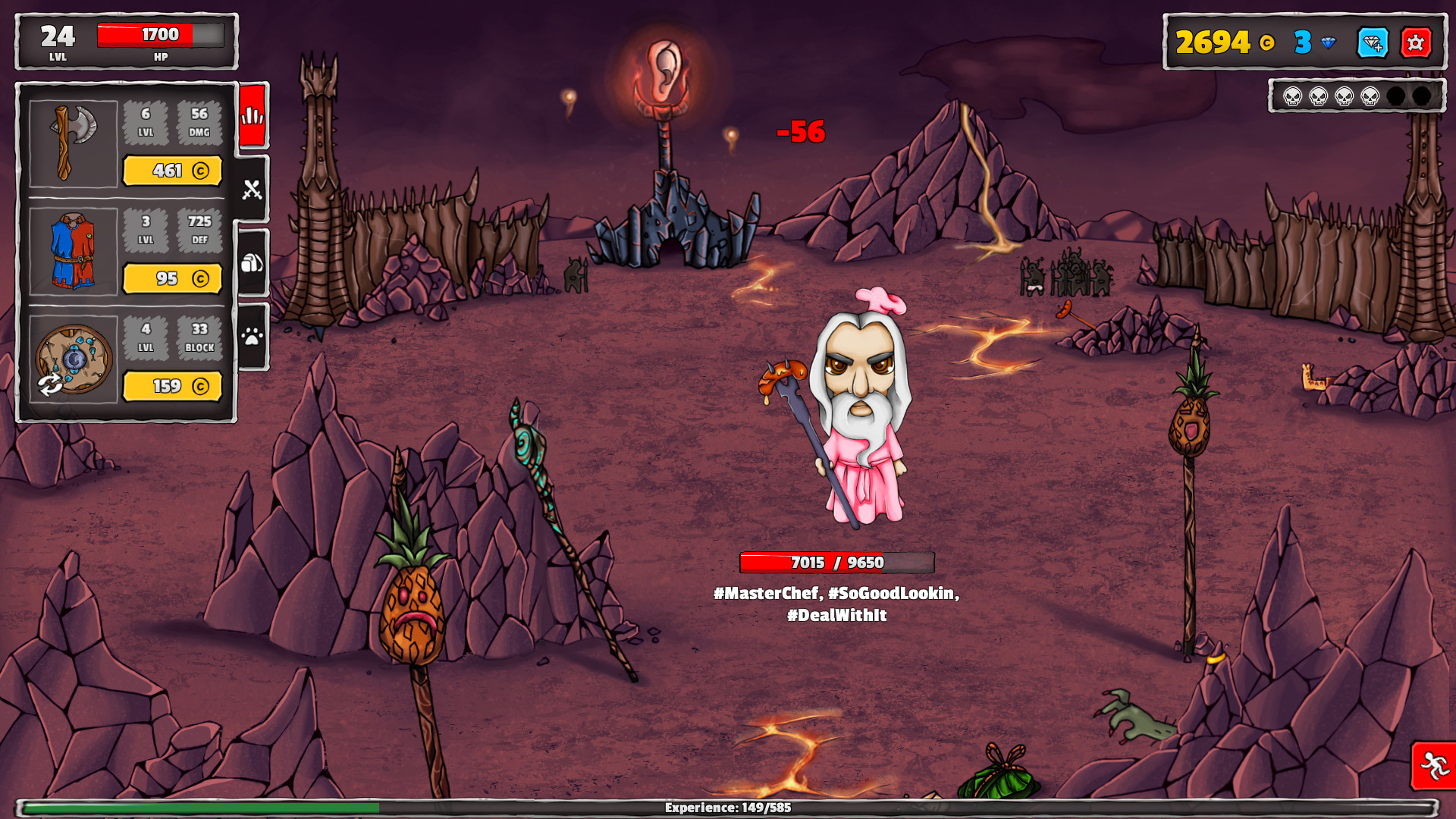Image resolution: width=1456 pixels, height=819 pixels.
Task: Click the 461 coin upgrade button for the axe
Action: (x=172, y=171)
